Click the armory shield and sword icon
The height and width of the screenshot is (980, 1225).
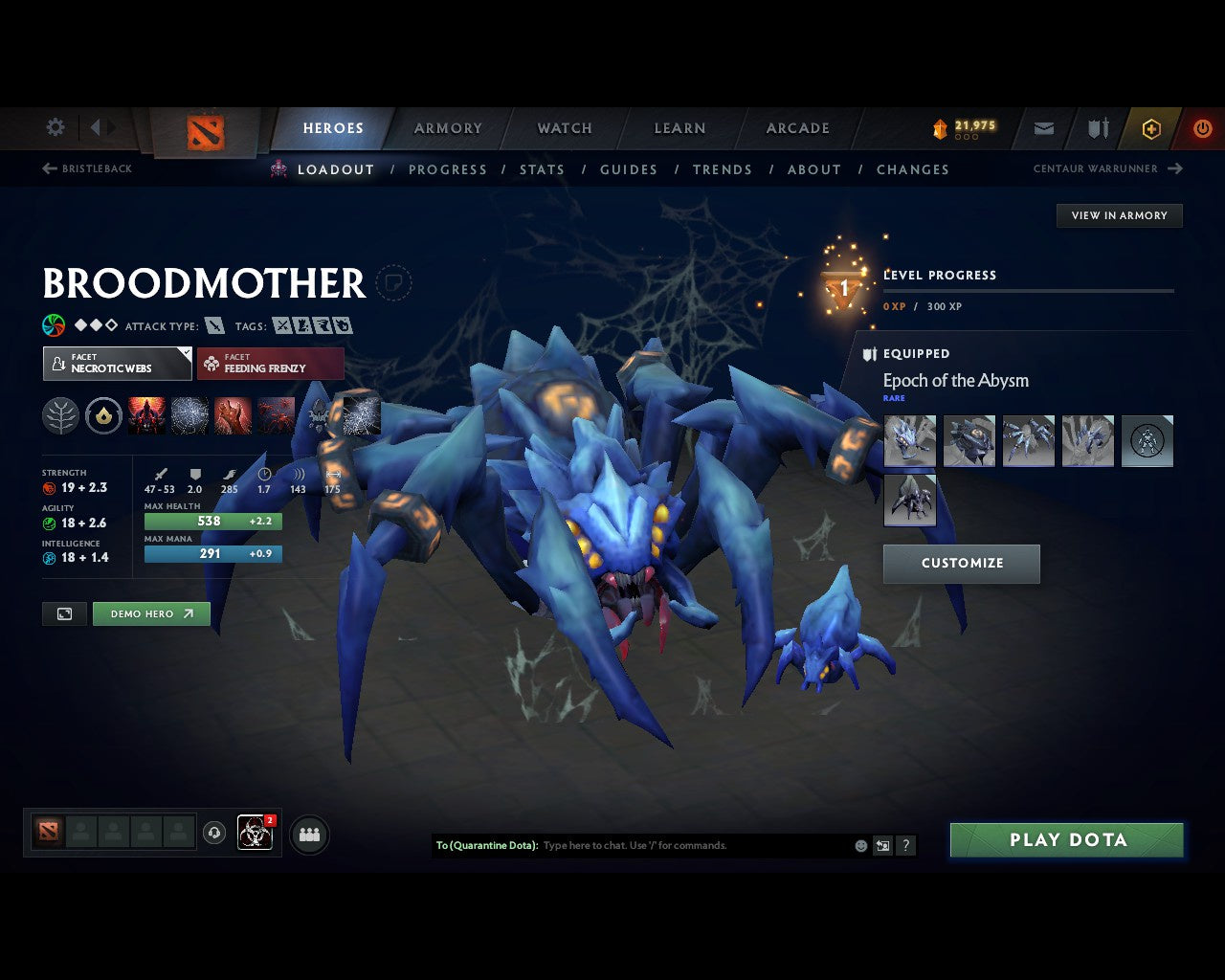click(1097, 128)
